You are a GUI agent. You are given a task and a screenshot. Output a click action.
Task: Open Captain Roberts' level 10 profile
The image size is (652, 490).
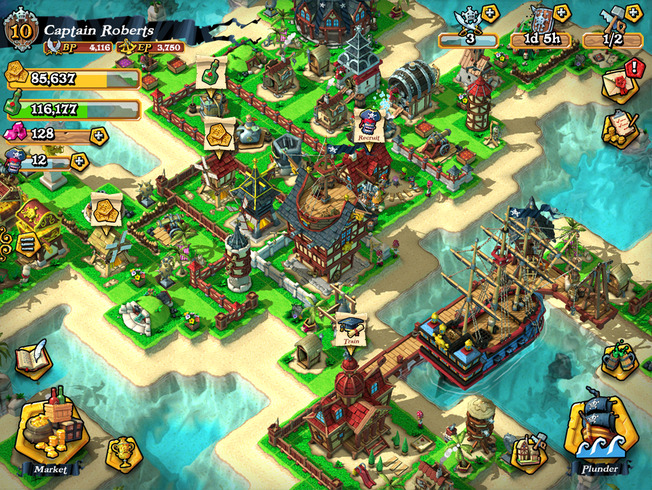pos(20,30)
